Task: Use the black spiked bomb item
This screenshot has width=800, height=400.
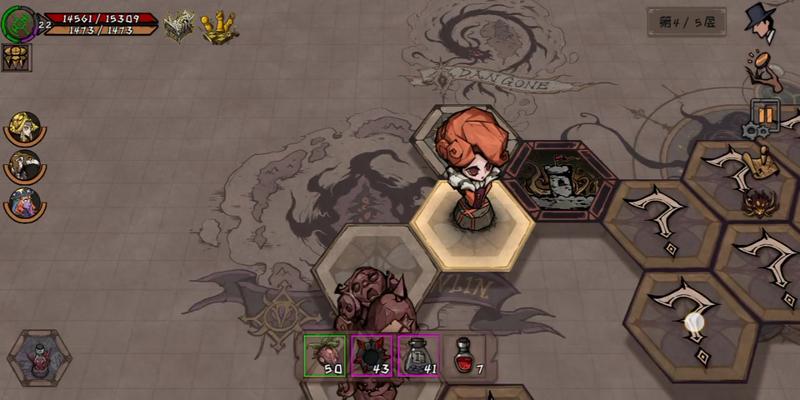Action: (x=371, y=355)
